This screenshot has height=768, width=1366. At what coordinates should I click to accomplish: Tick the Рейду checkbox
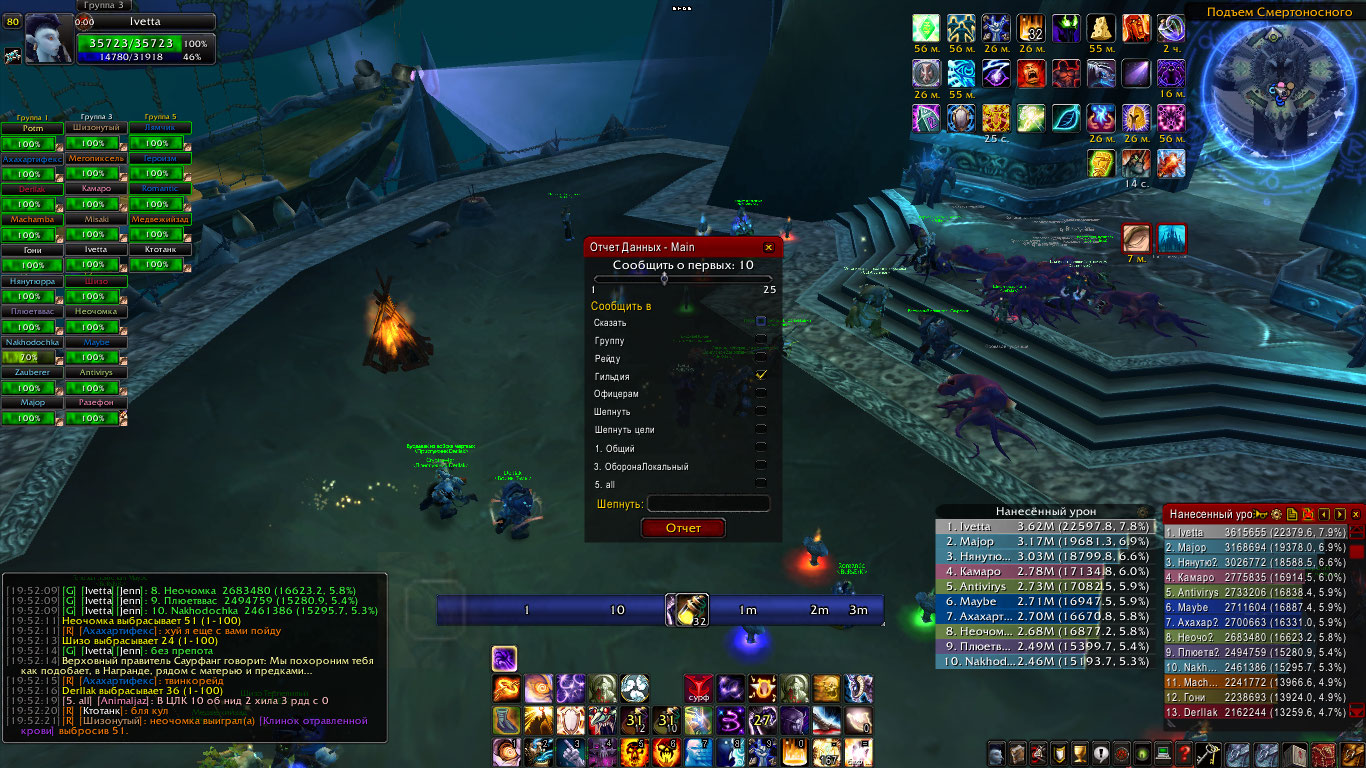click(x=761, y=357)
